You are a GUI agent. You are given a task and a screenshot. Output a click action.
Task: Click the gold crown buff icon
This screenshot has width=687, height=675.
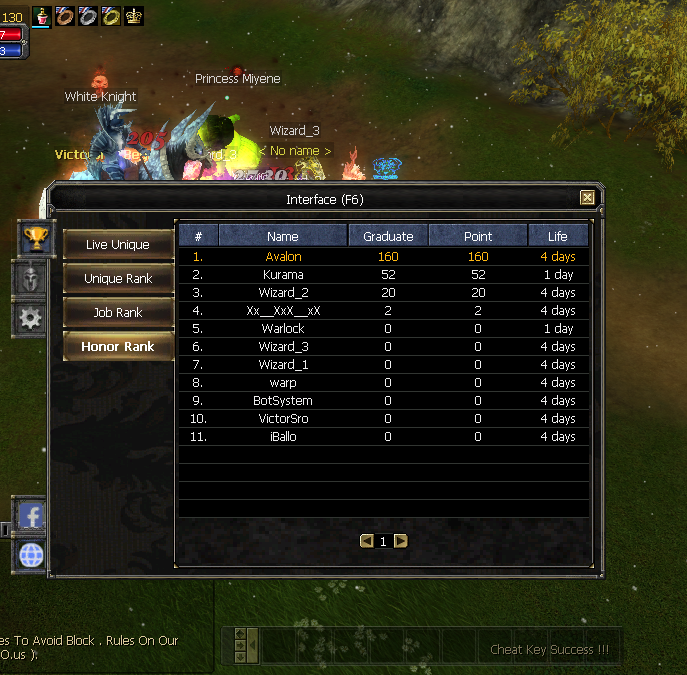pyautogui.click(x=134, y=15)
